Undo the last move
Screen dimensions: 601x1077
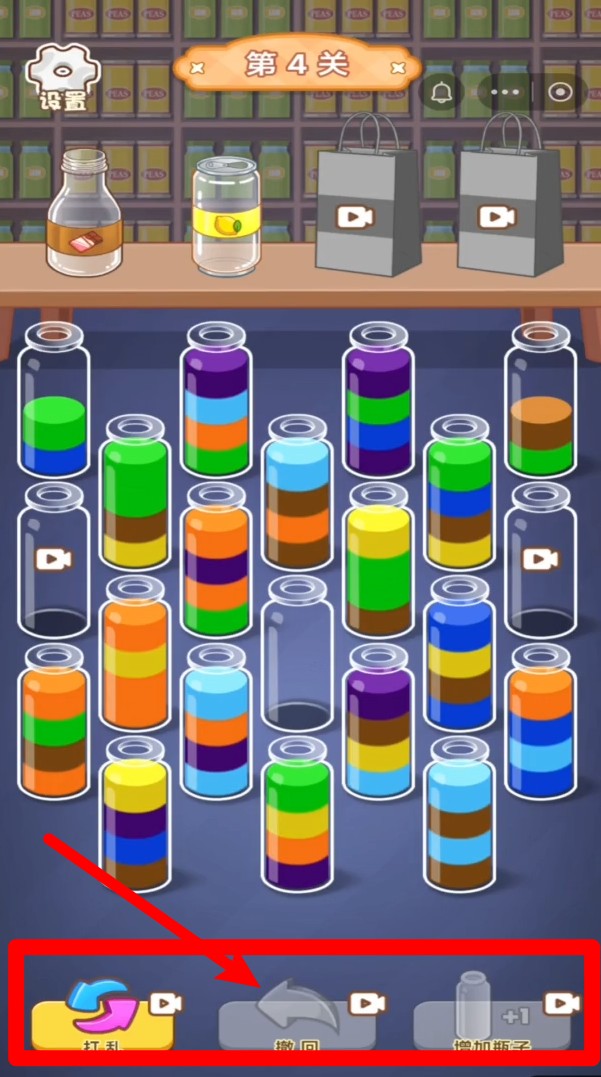[297, 1014]
